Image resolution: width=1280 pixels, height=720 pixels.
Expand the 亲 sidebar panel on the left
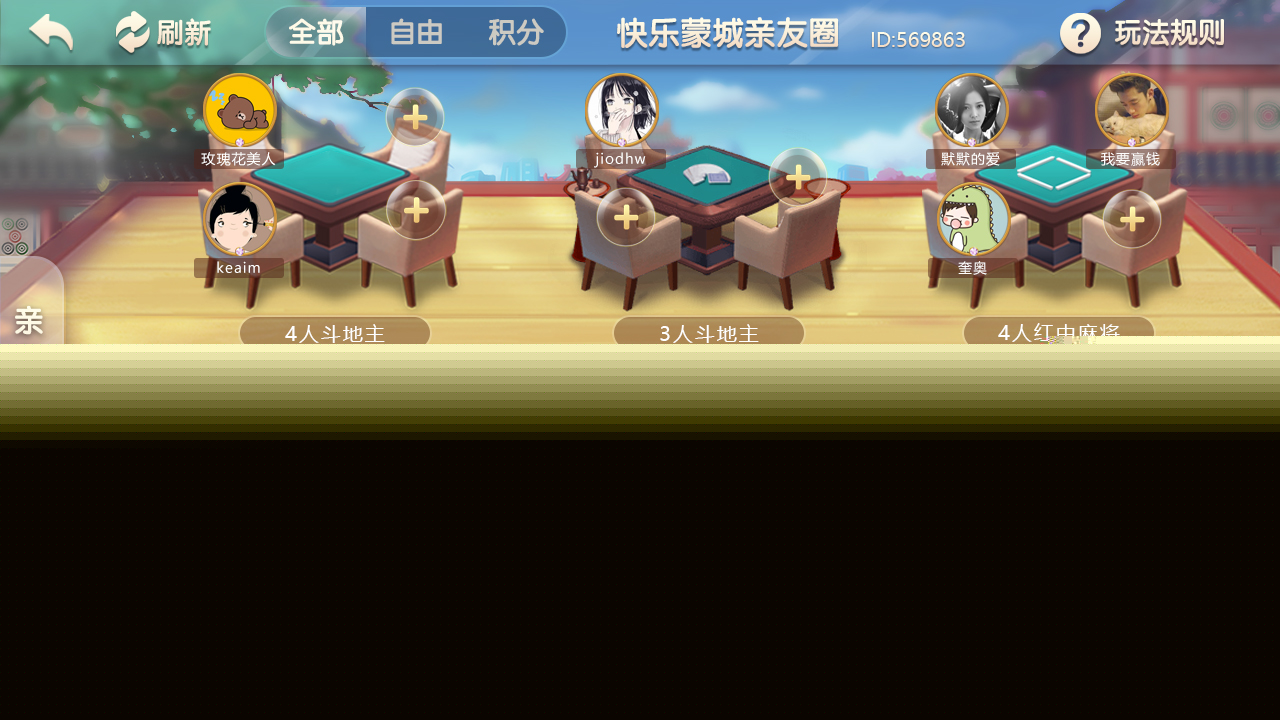click(x=29, y=320)
